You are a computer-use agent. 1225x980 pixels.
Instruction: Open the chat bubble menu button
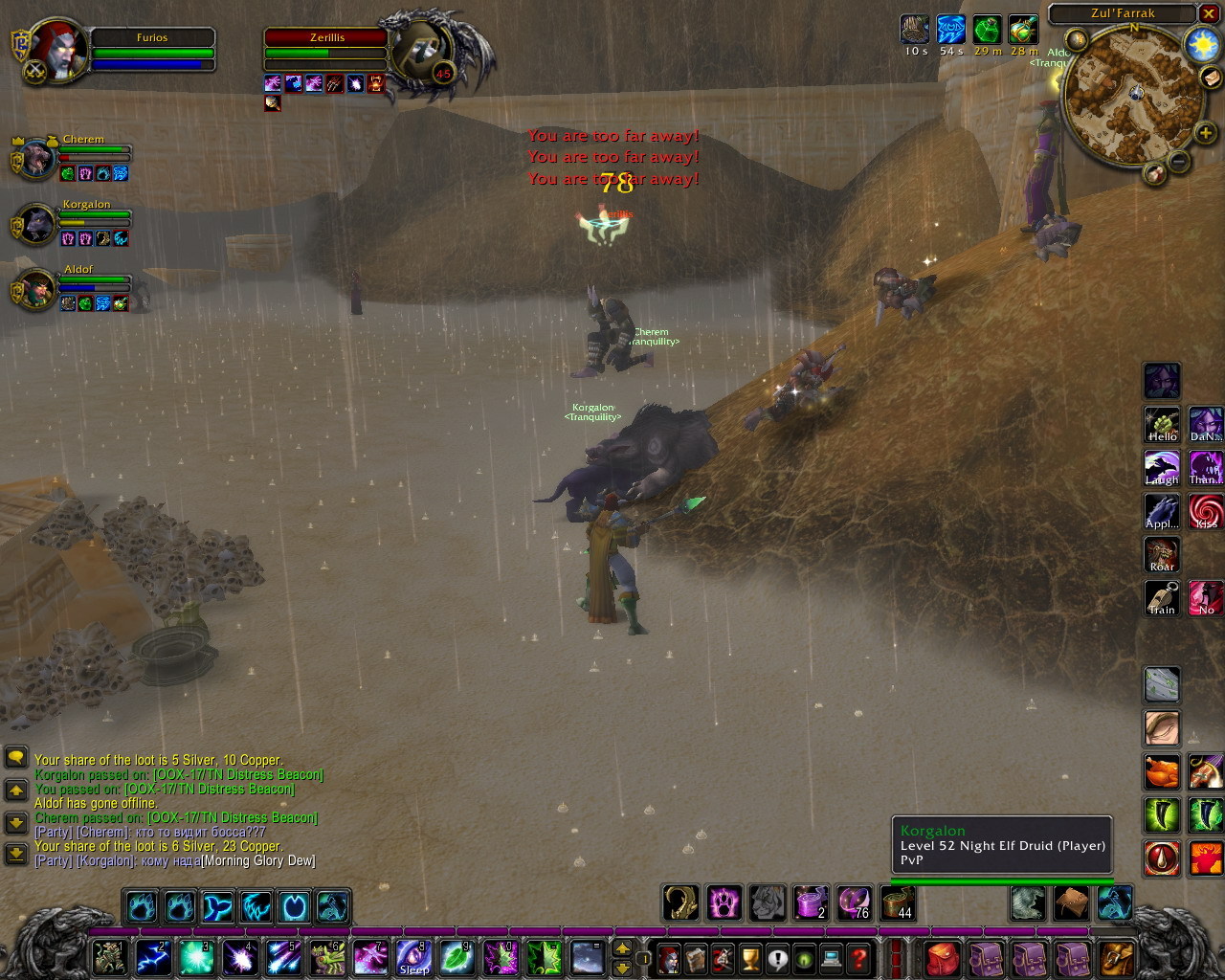tap(16, 758)
